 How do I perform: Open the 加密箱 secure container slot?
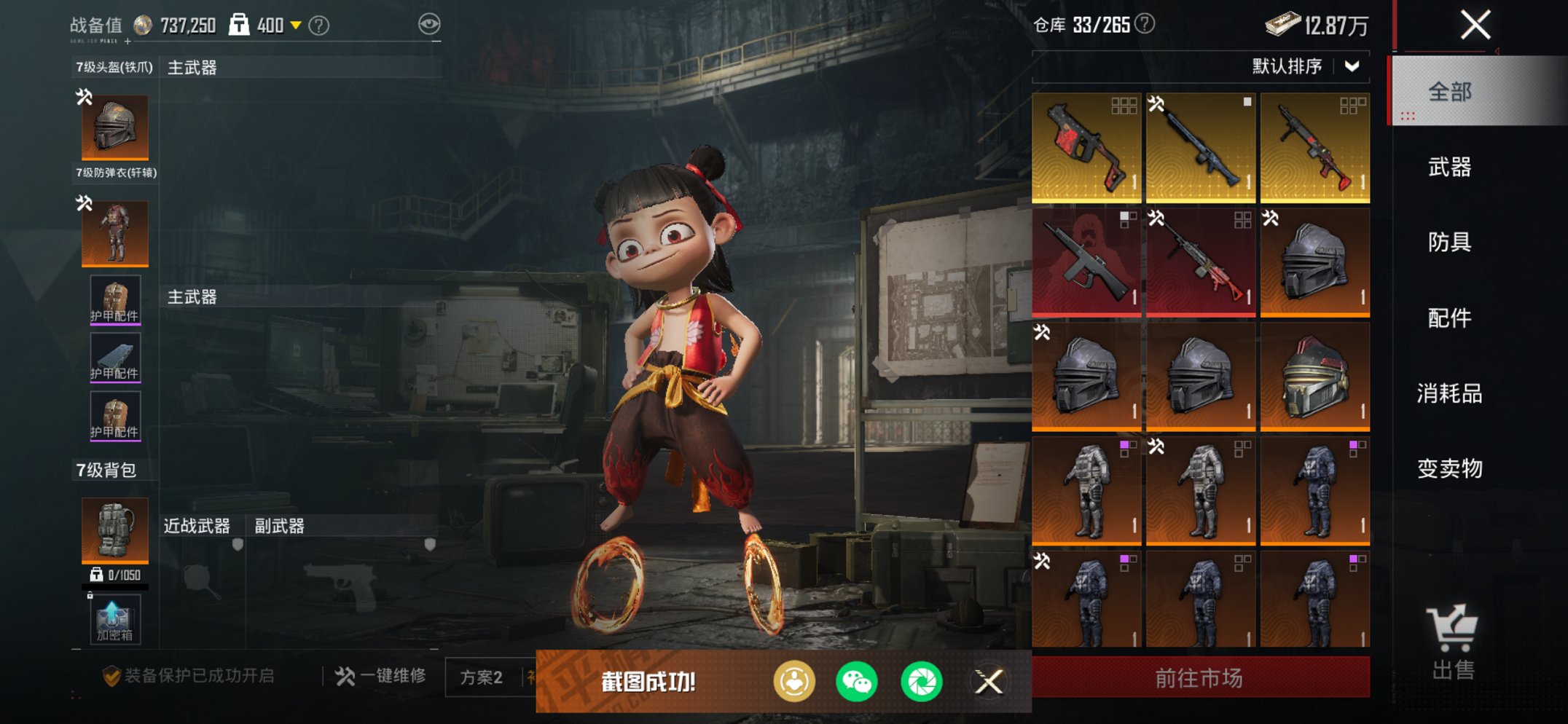115,621
